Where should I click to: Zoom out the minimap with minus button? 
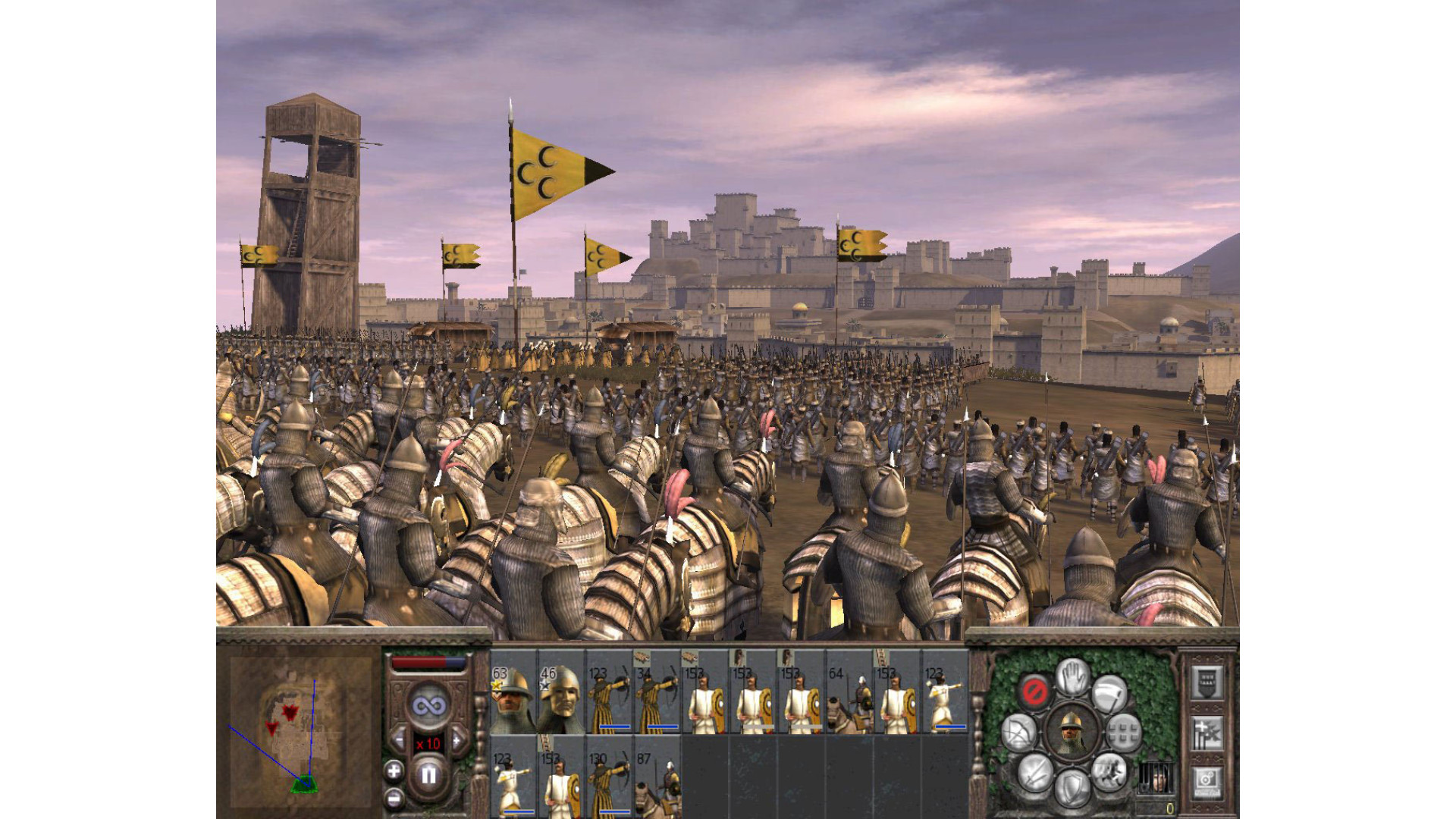point(394,798)
